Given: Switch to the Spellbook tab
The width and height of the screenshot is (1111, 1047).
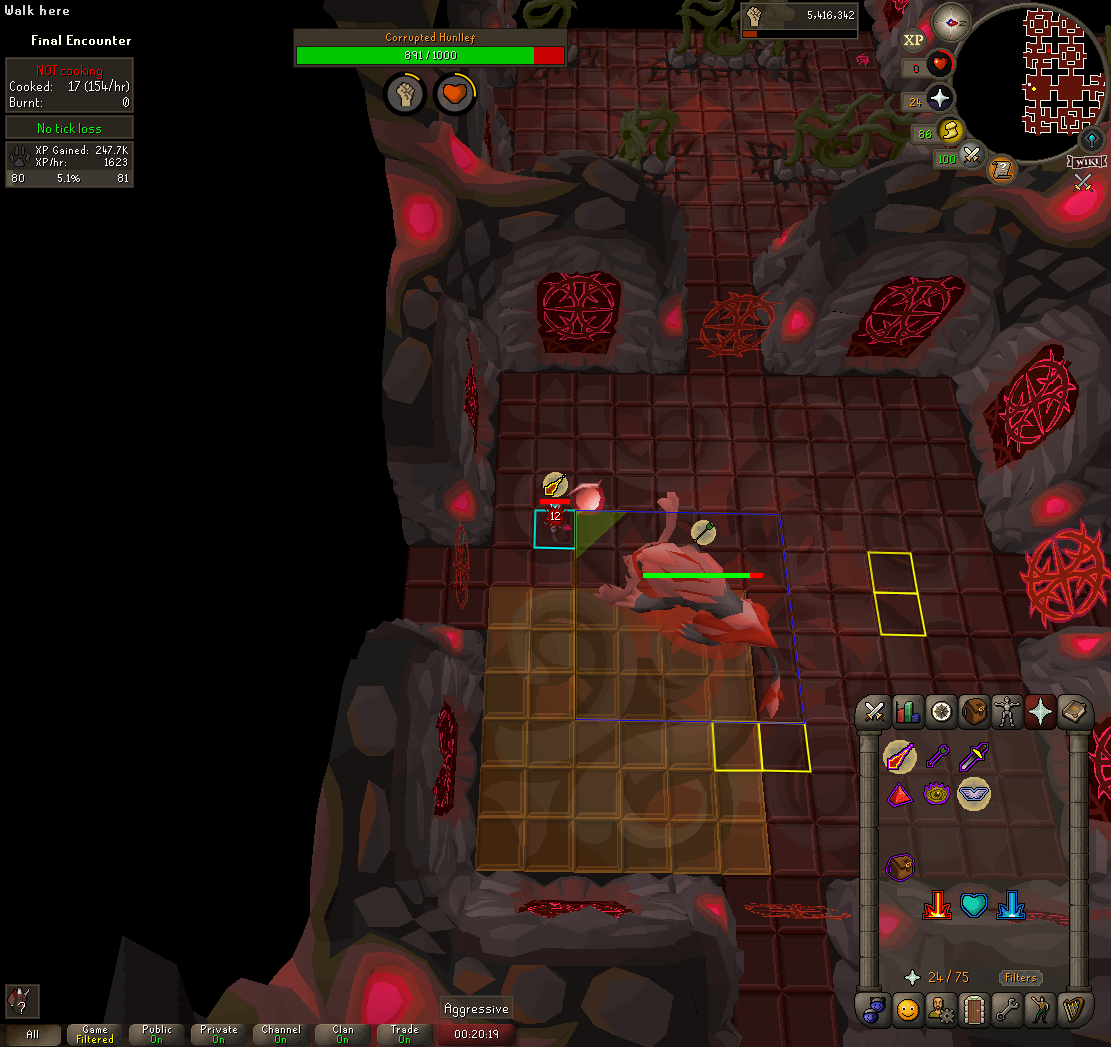Looking at the screenshot, I should [1074, 712].
